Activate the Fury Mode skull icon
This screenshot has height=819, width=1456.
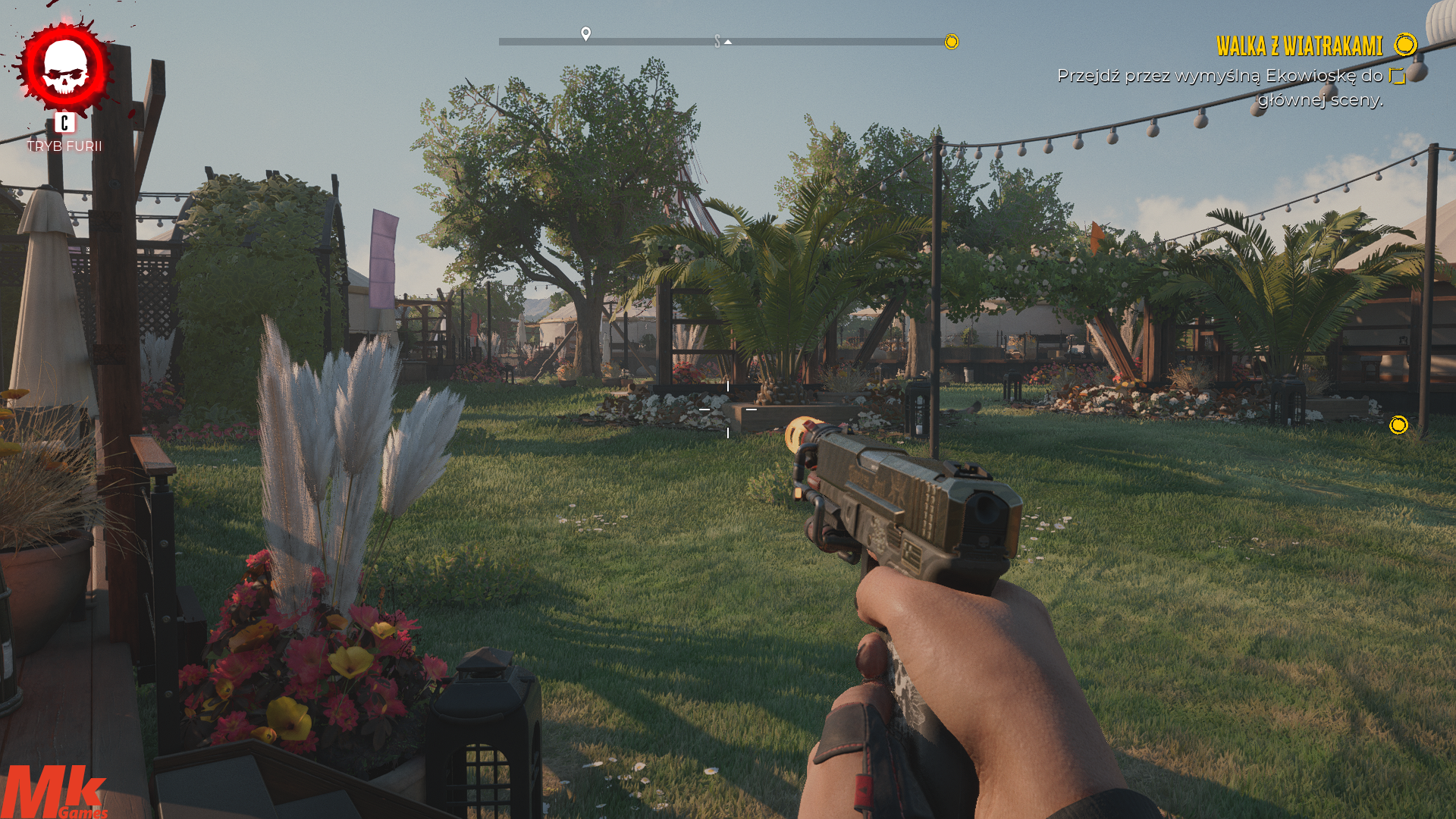pos(65,68)
